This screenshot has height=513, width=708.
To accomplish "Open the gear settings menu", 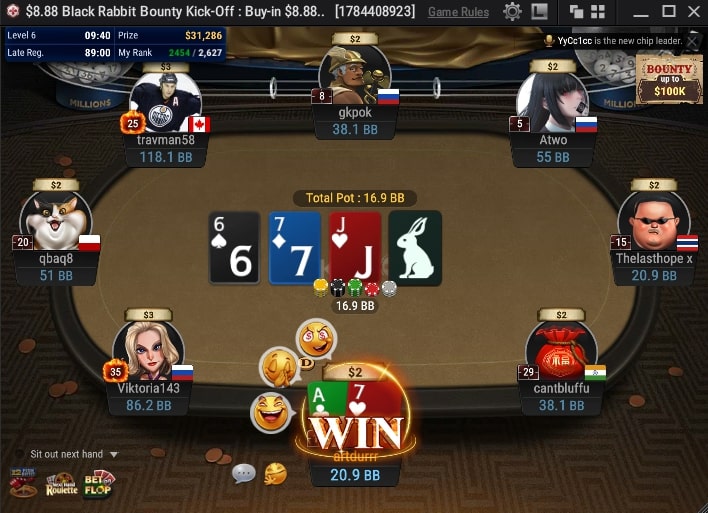I will pos(512,12).
